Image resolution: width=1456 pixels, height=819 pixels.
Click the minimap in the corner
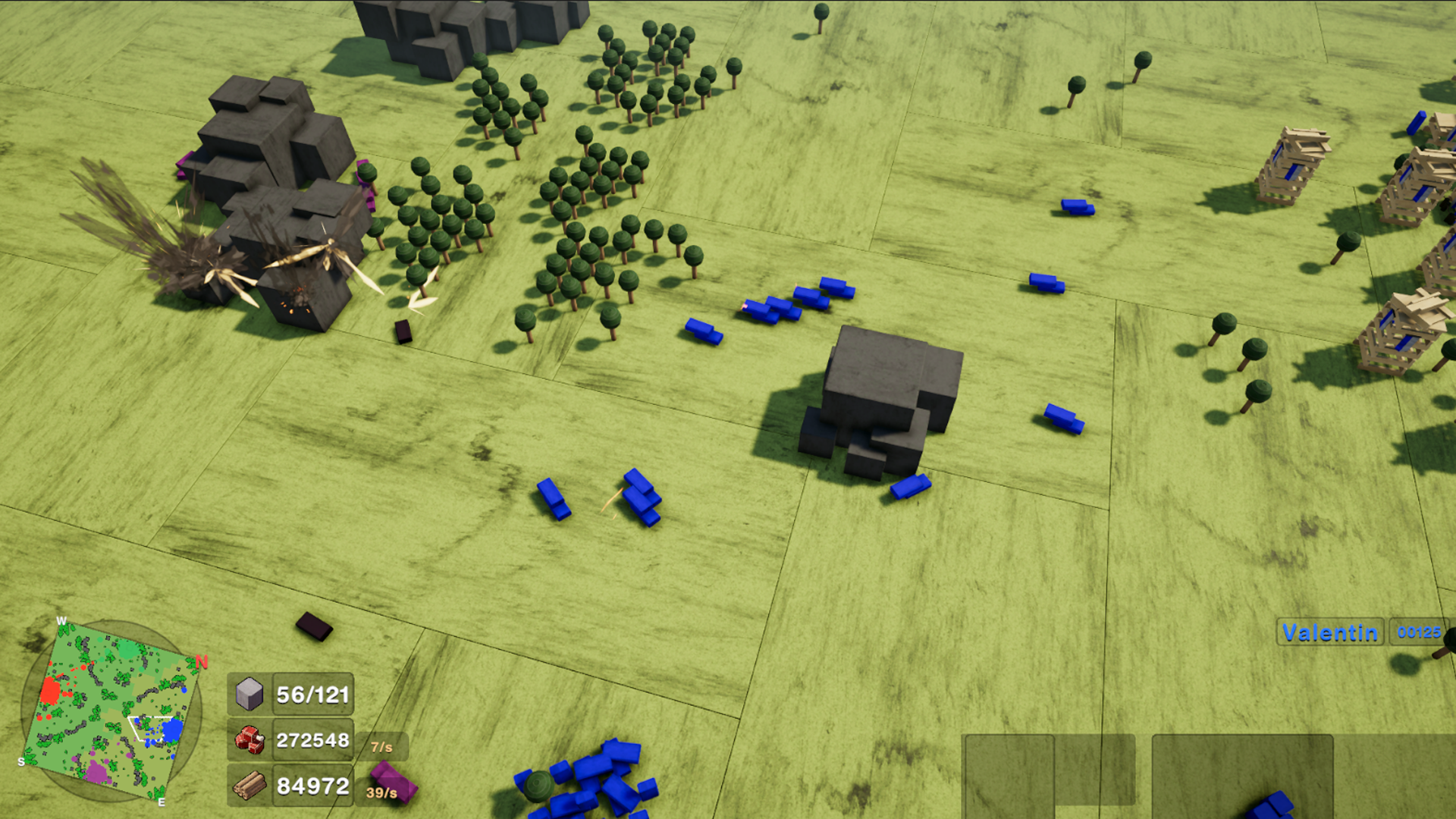[112, 711]
